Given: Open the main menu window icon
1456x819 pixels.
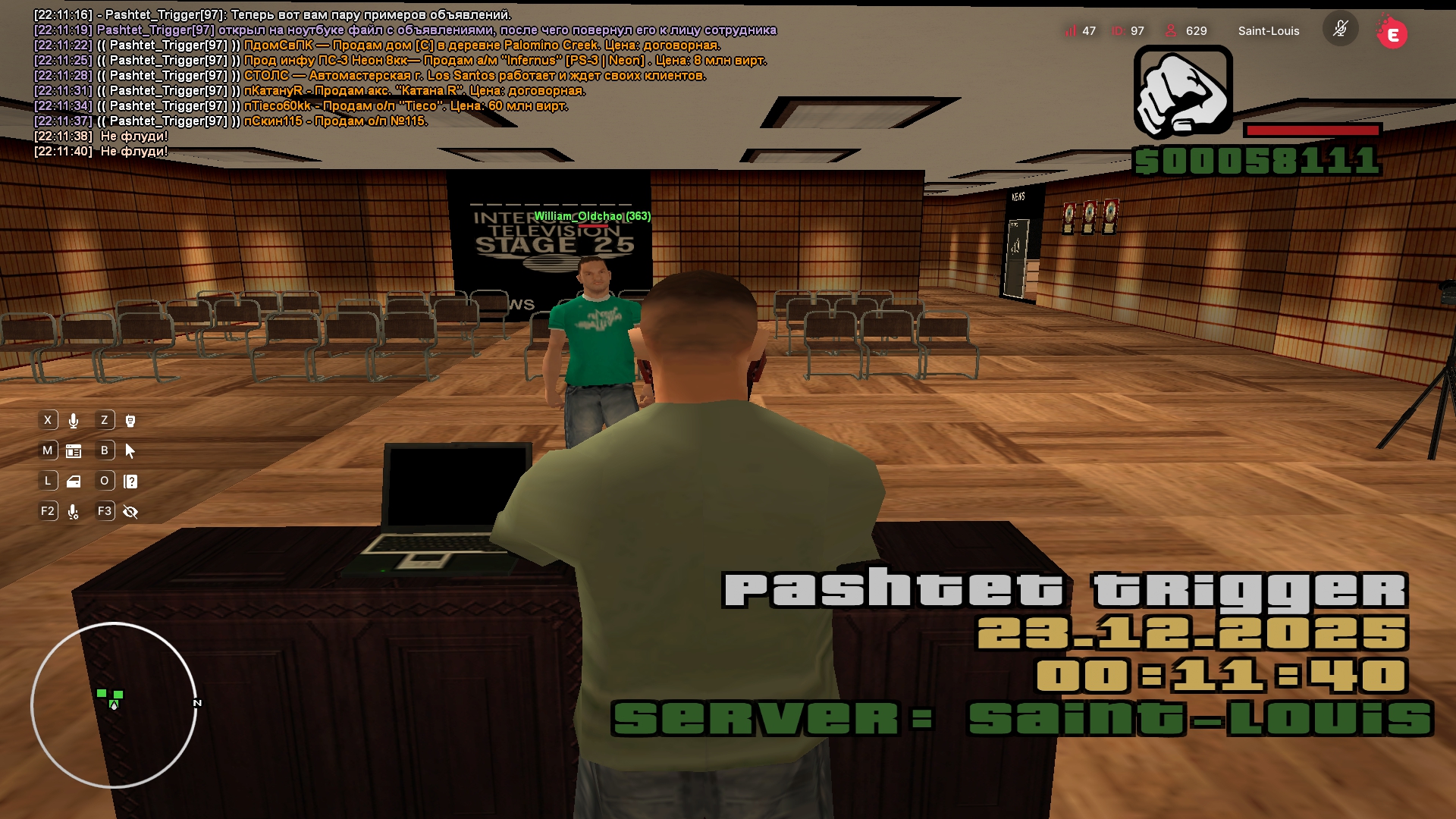Looking at the screenshot, I should [74, 451].
